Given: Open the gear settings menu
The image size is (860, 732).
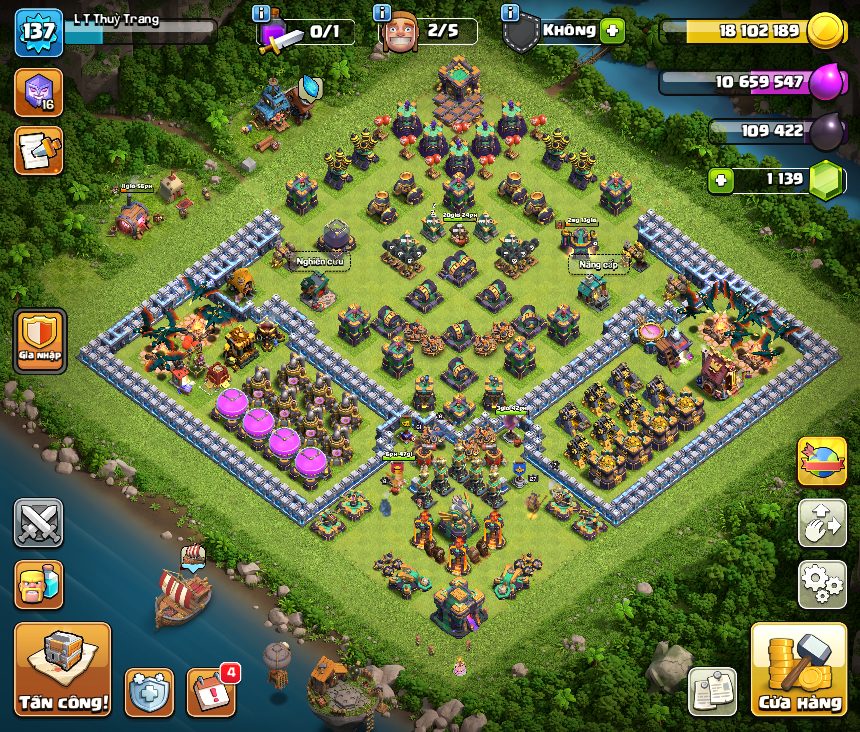Looking at the screenshot, I should 822,584.
